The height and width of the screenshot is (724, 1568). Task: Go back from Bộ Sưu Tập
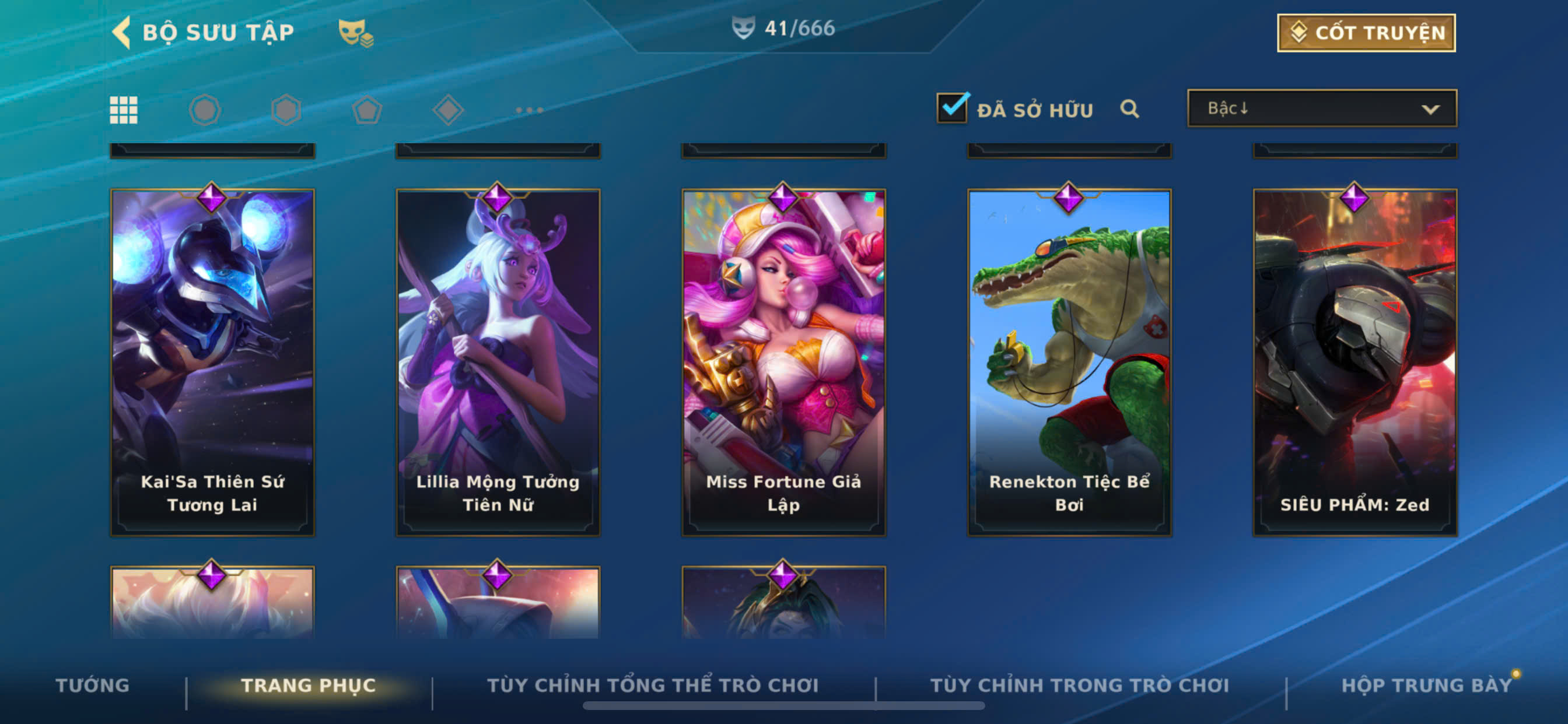pos(122,32)
